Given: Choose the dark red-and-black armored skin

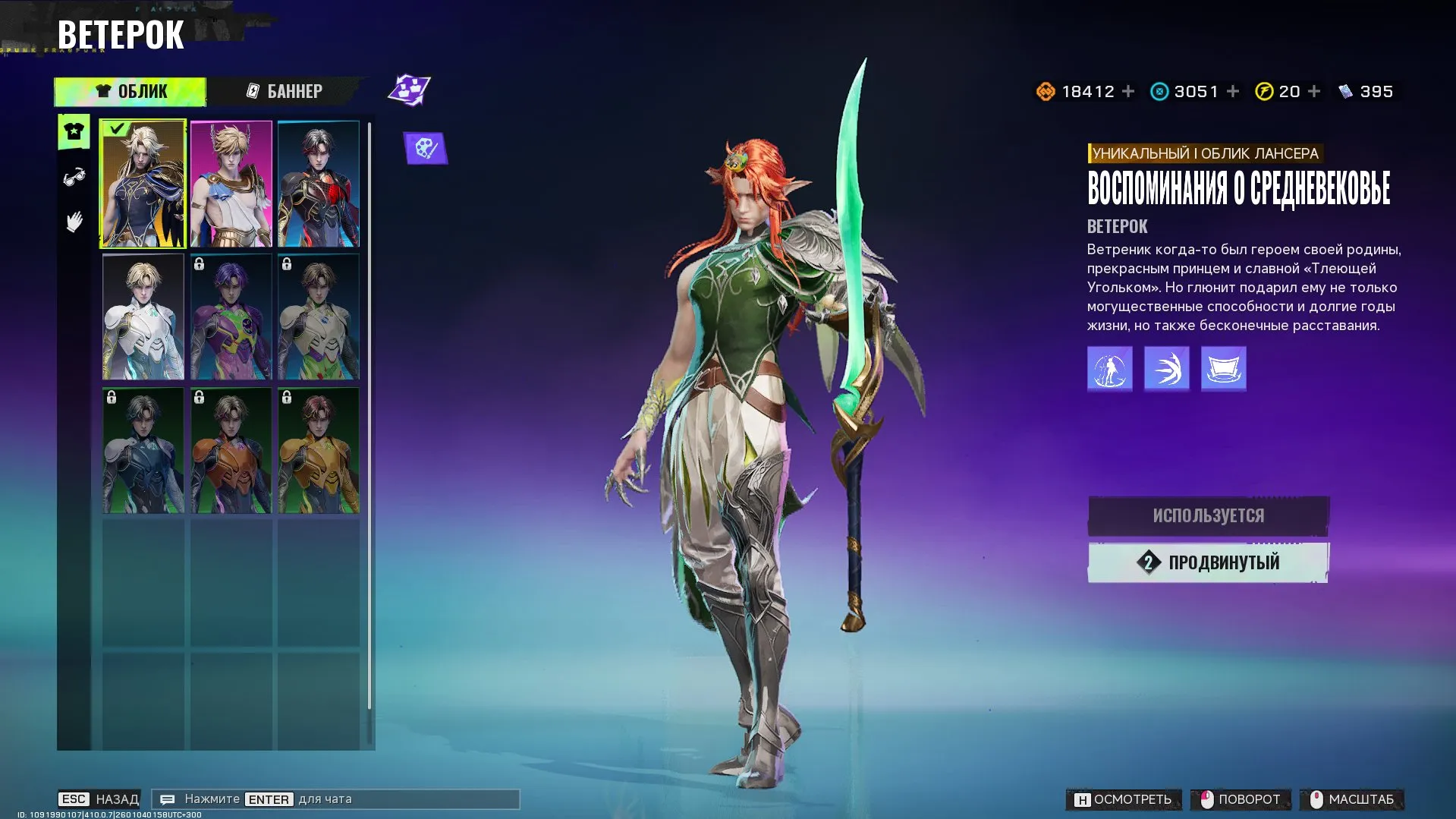Looking at the screenshot, I should [x=319, y=184].
